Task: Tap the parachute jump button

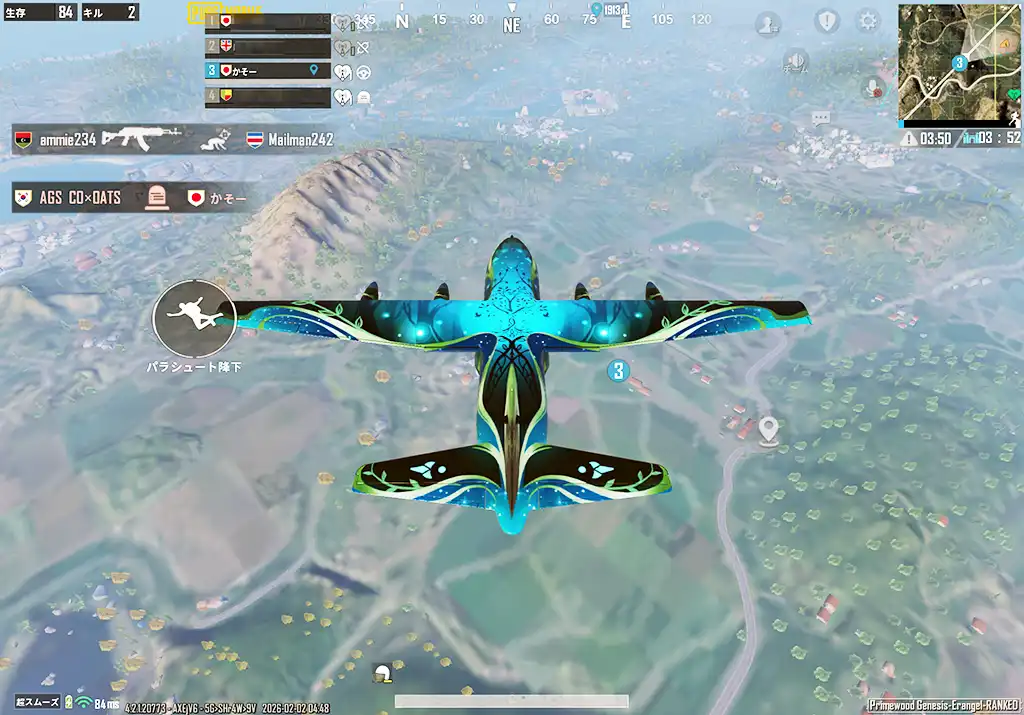Action: pos(194,317)
